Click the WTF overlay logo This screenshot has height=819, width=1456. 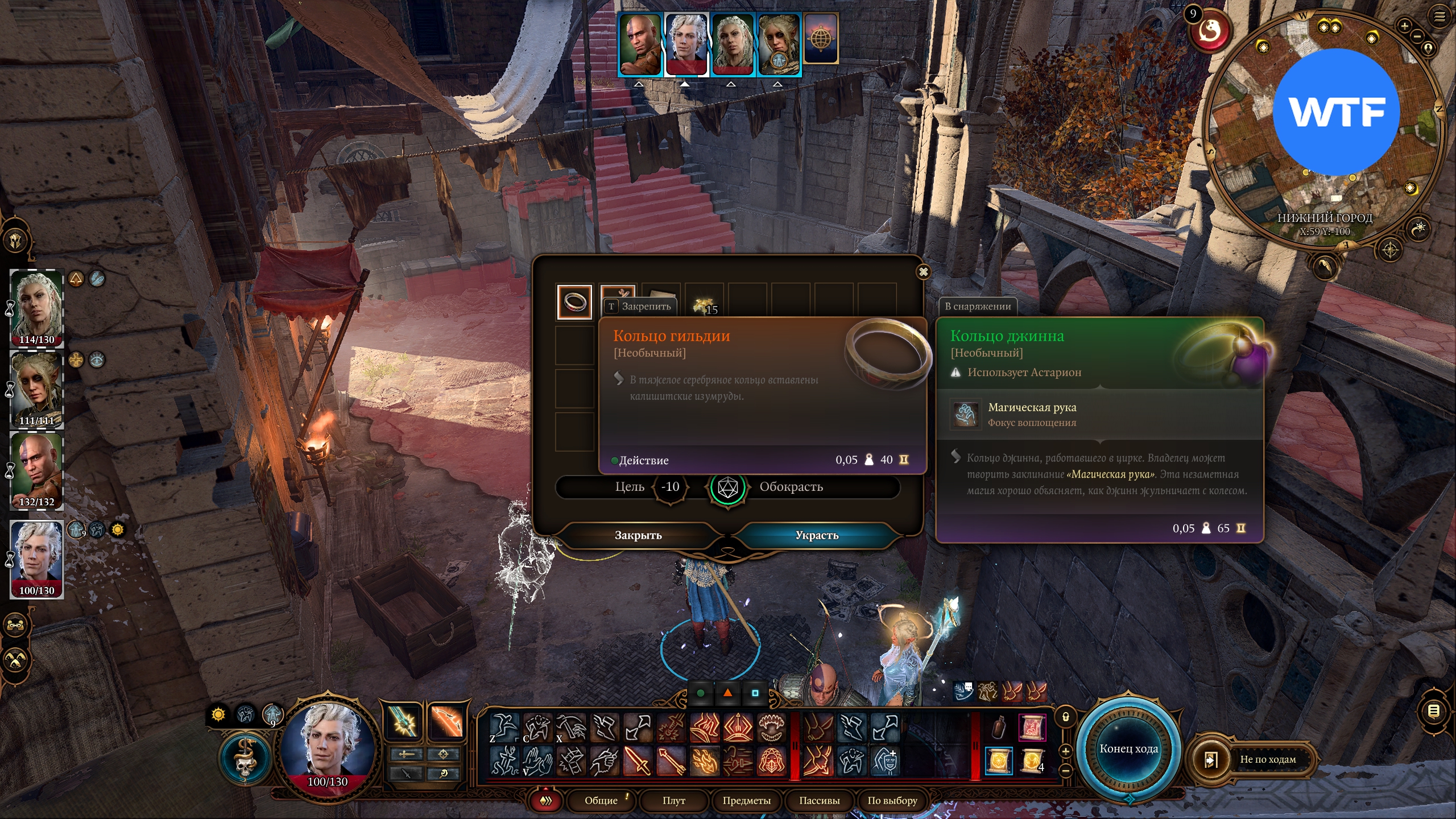click(1336, 112)
